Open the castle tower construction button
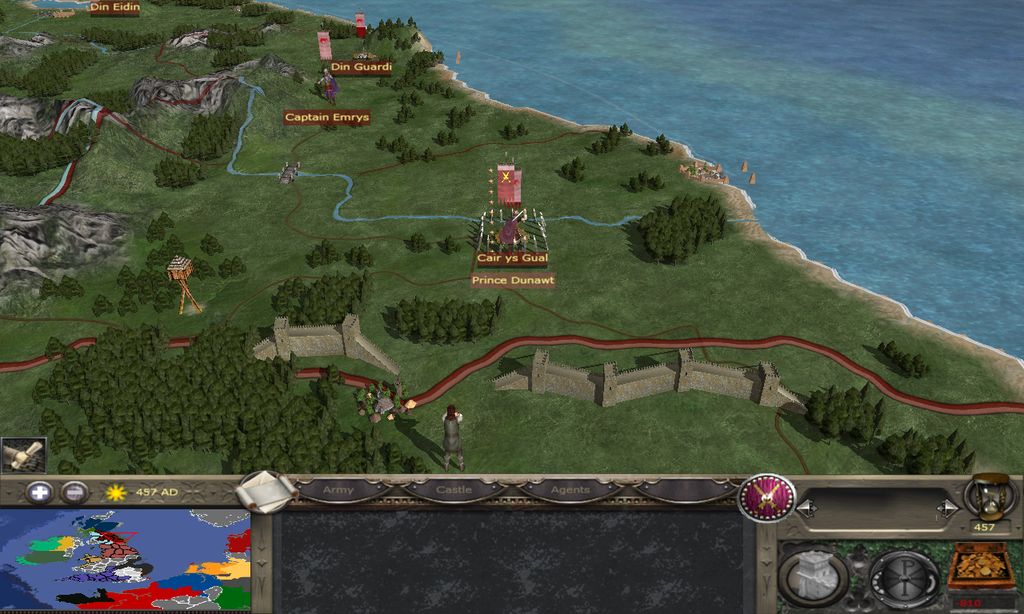The height and width of the screenshot is (614, 1024). point(813,577)
